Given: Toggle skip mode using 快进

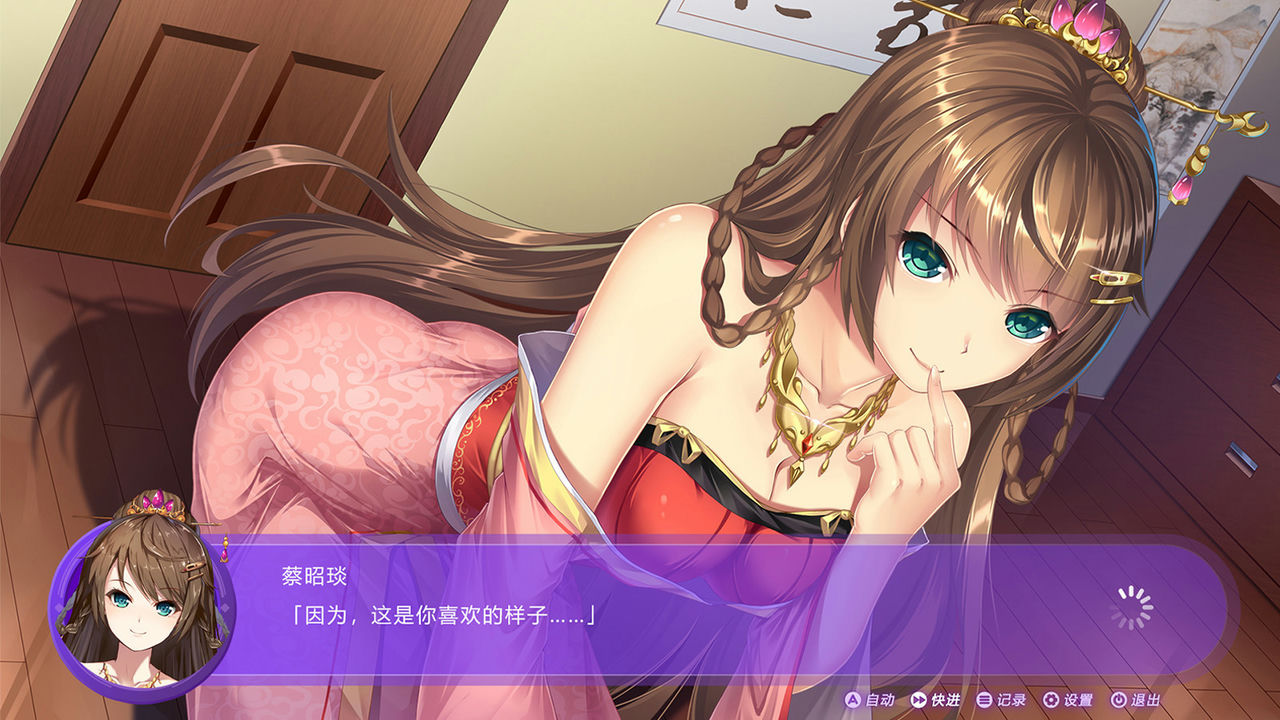Looking at the screenshot, I should [x=945, y=701].
